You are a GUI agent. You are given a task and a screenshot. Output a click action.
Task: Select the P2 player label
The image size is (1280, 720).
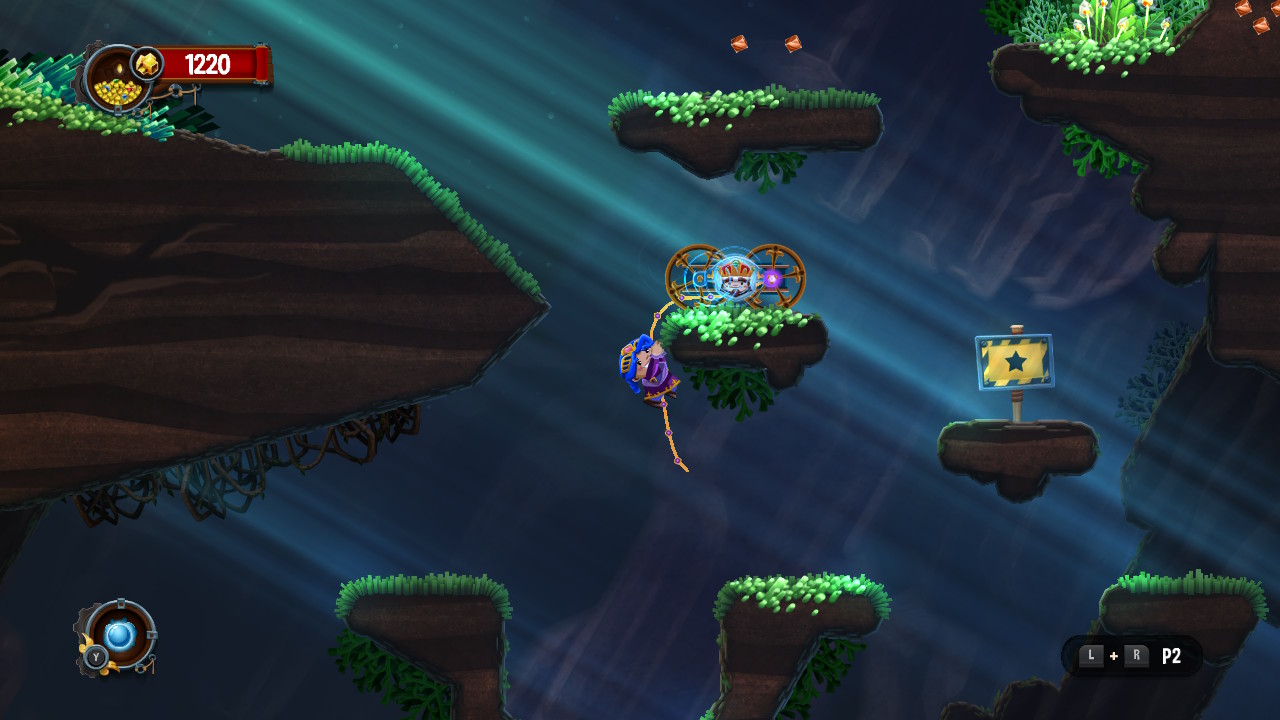pyautogui.click(x=1172, y=655)
